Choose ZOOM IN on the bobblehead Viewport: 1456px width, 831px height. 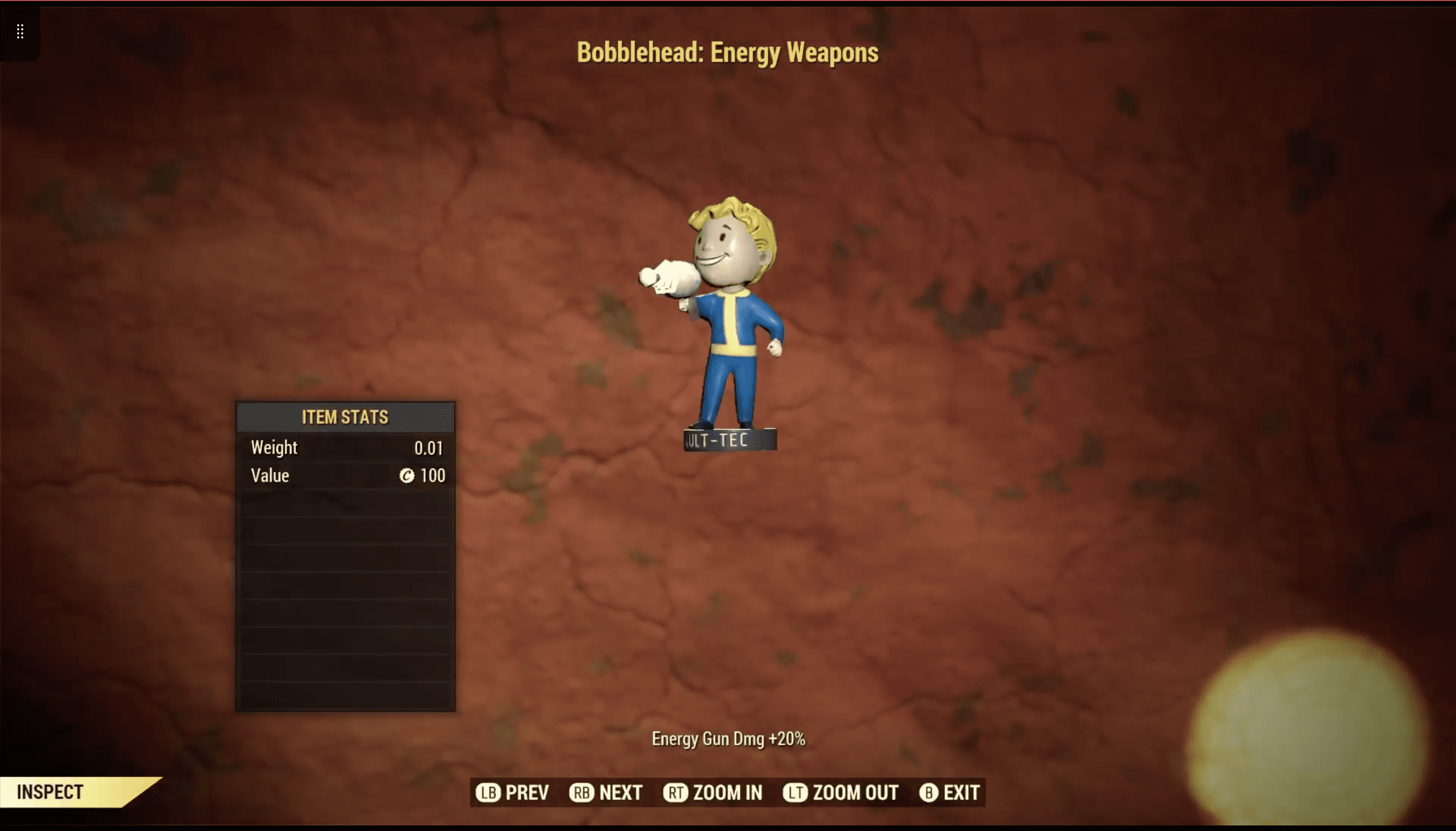click(x=713, y=792)
